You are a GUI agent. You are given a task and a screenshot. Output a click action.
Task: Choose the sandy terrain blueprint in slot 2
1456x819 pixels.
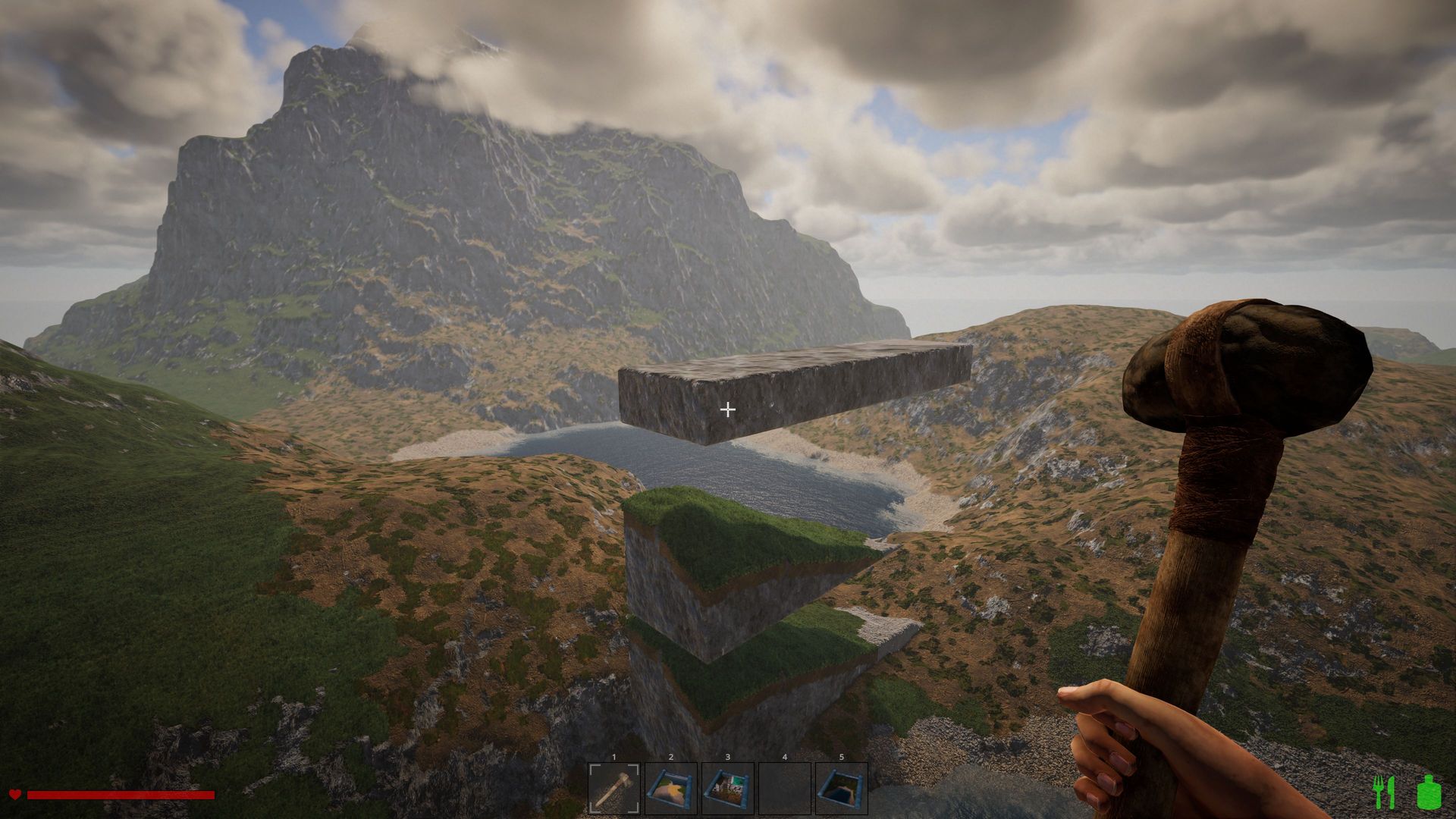[x=671, y=789]
